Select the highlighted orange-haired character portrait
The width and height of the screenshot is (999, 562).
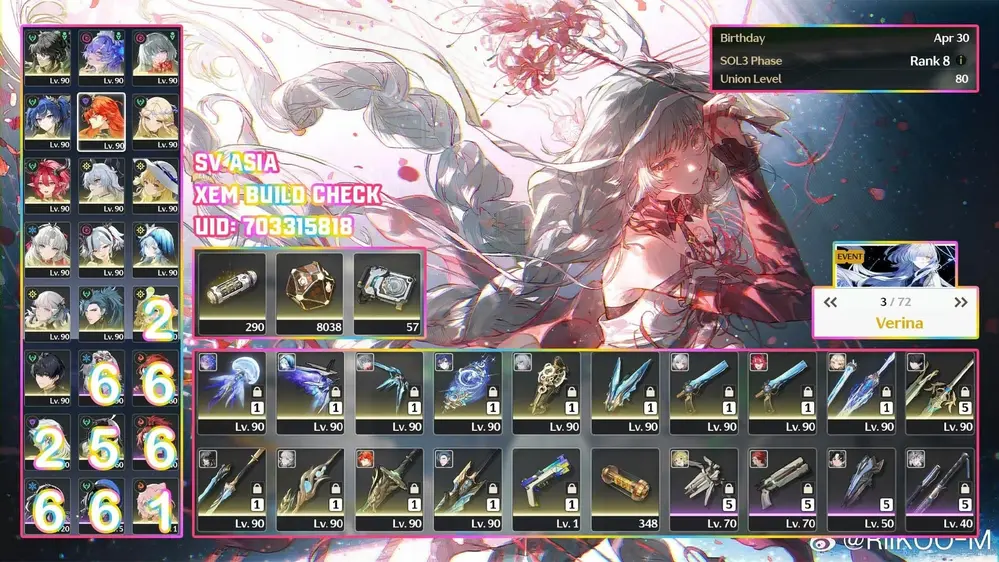[x=101, y=122]
